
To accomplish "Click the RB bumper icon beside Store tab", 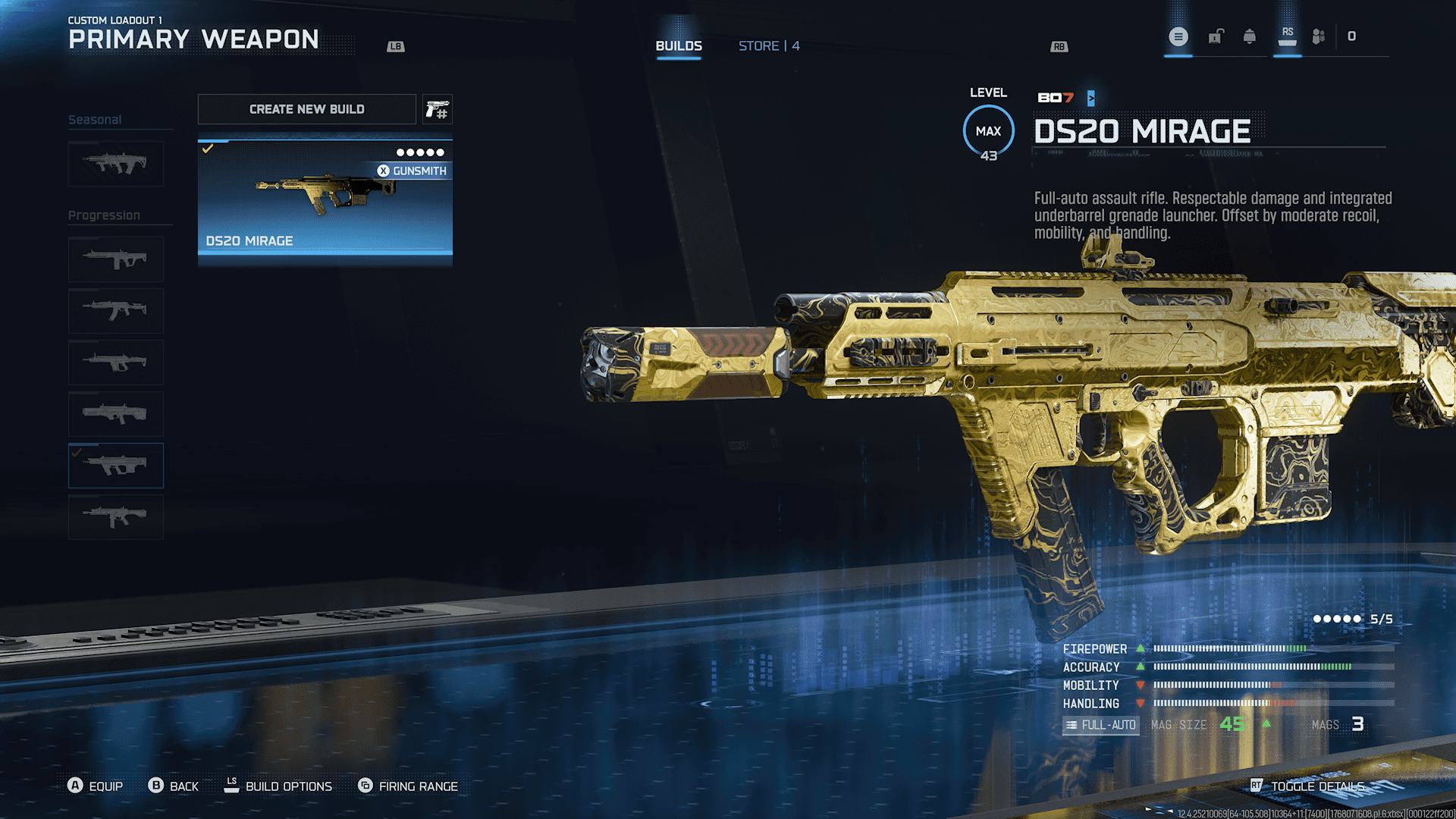I will (x=1059, y=46).
